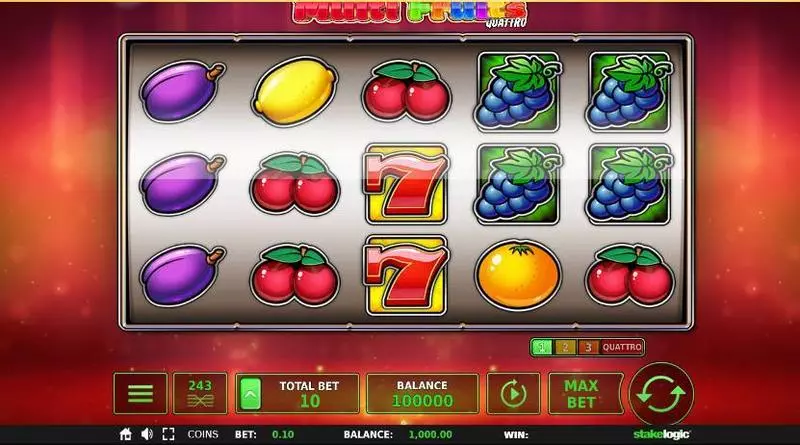Start autoplay spins
This screenshot has height=445, width=800.
(x=512, y=393)
